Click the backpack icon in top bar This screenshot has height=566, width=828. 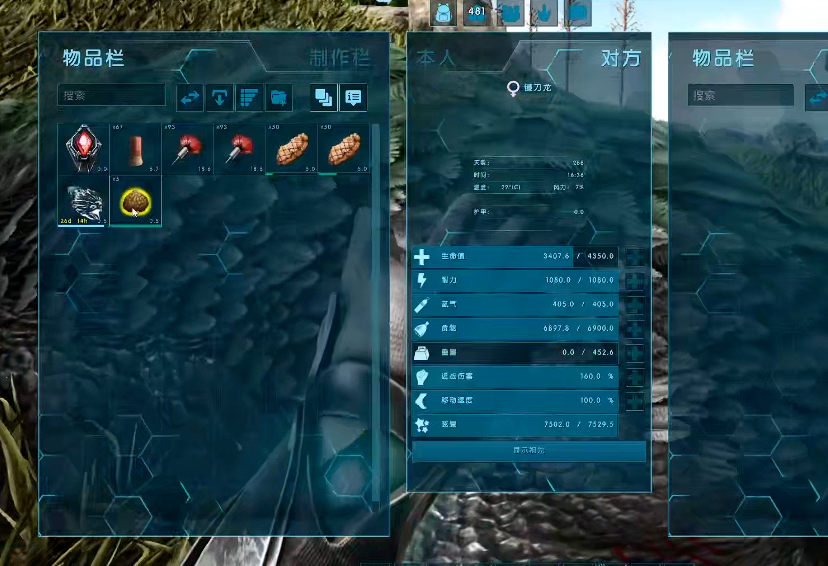click(x=444, y=12)
